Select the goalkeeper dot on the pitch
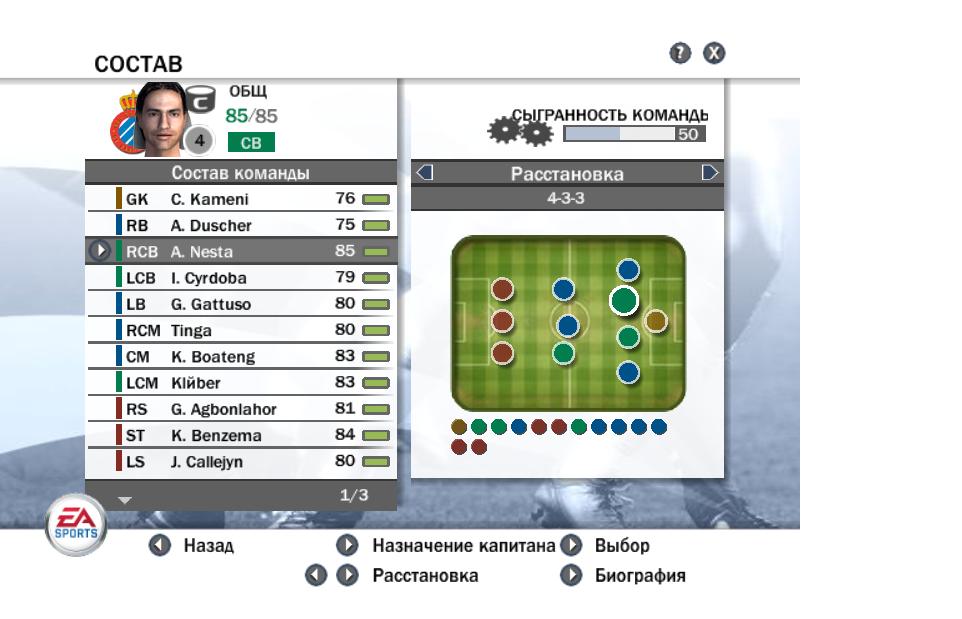This screenshot has width=962, height=619. (655, 320)
